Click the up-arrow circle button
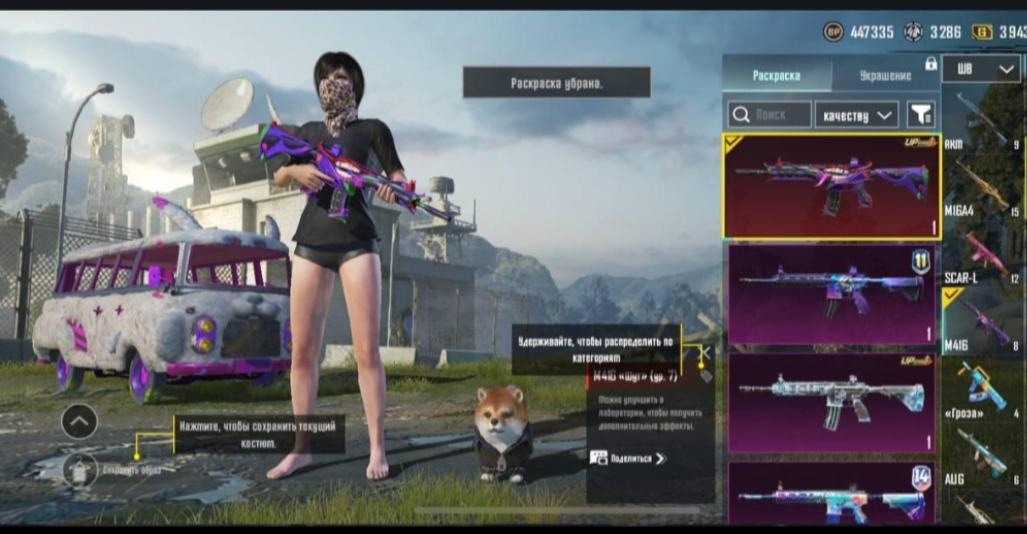 click(x=79, y=422)
